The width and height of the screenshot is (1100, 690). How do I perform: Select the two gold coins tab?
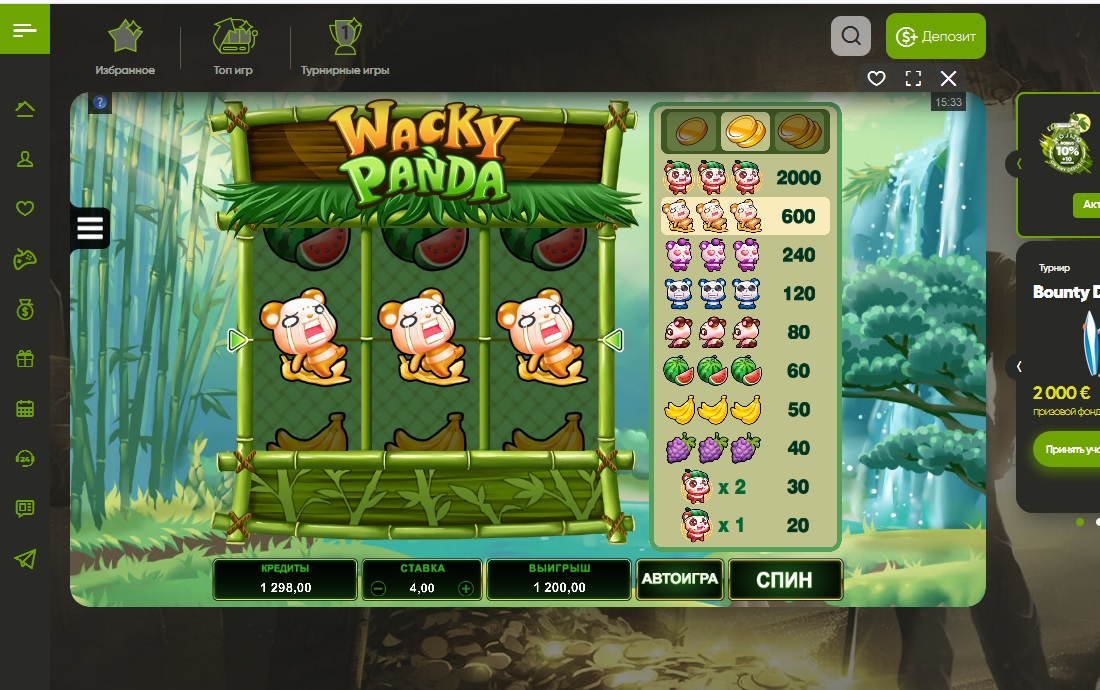(x=745, y=130)
